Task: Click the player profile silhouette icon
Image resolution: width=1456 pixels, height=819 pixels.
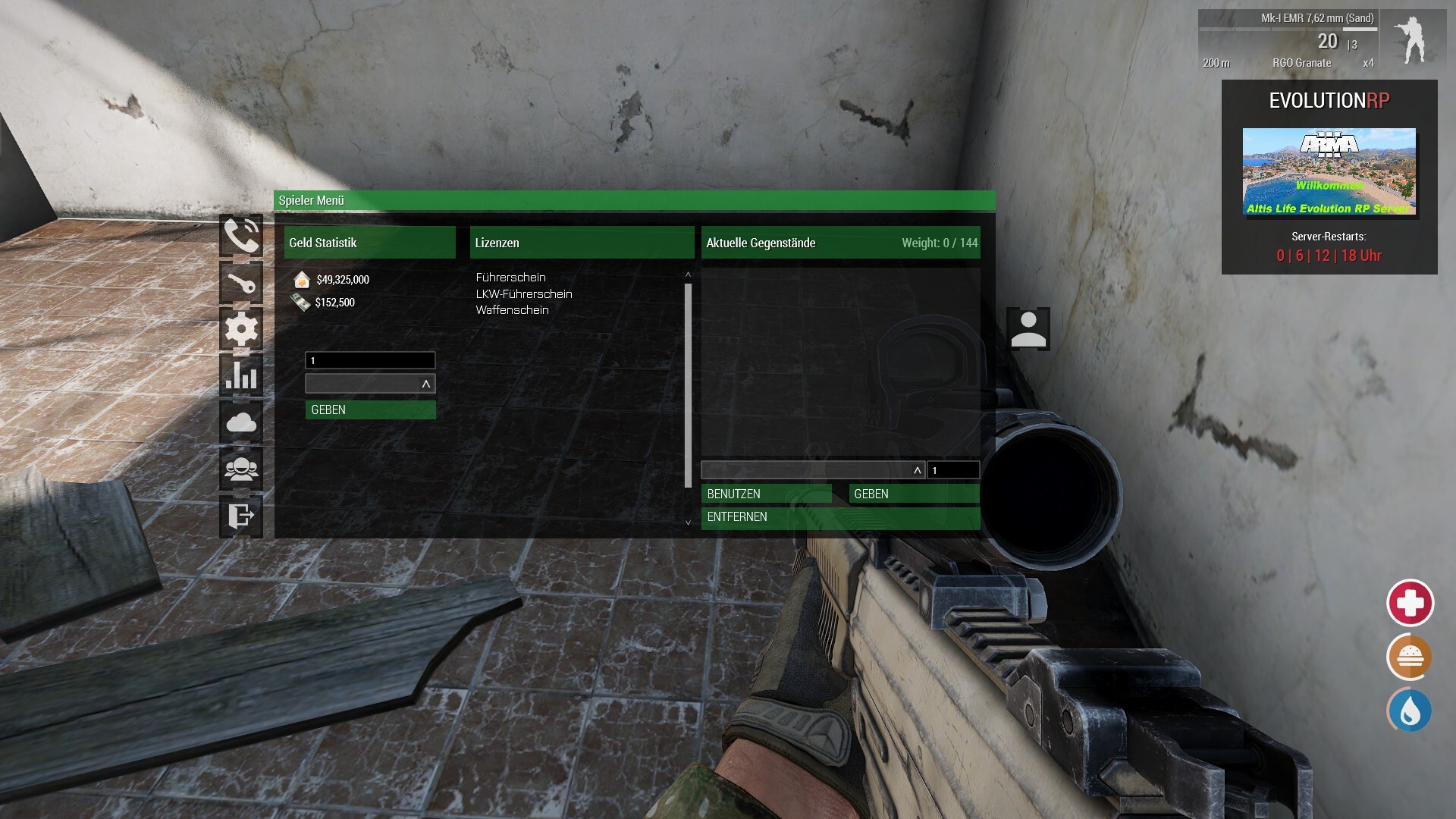Action: tap(1028, 329)
